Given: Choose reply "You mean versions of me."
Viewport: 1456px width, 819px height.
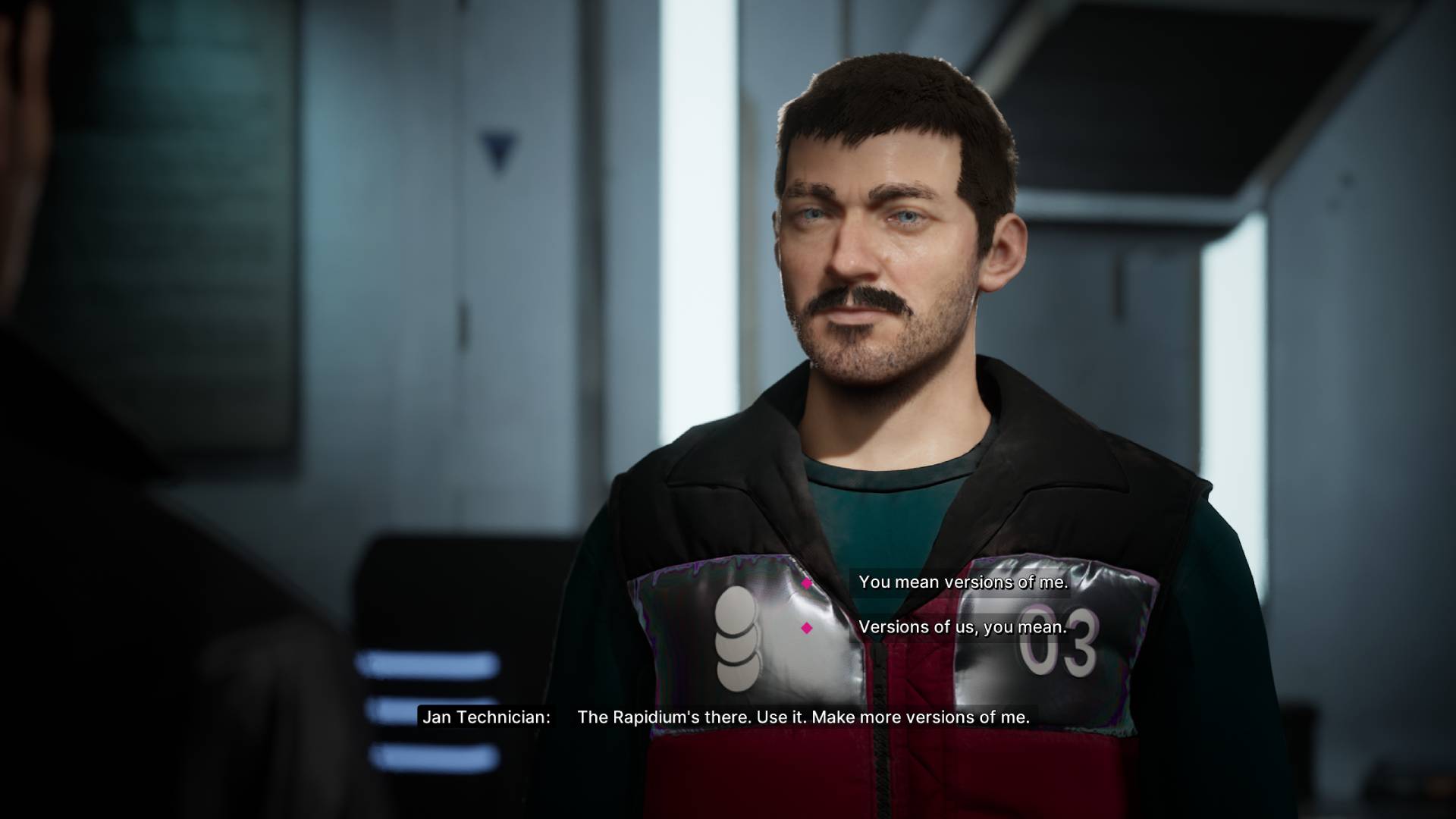Looking at the screenshot, I should pyautogui.click(x=962, y=582).
